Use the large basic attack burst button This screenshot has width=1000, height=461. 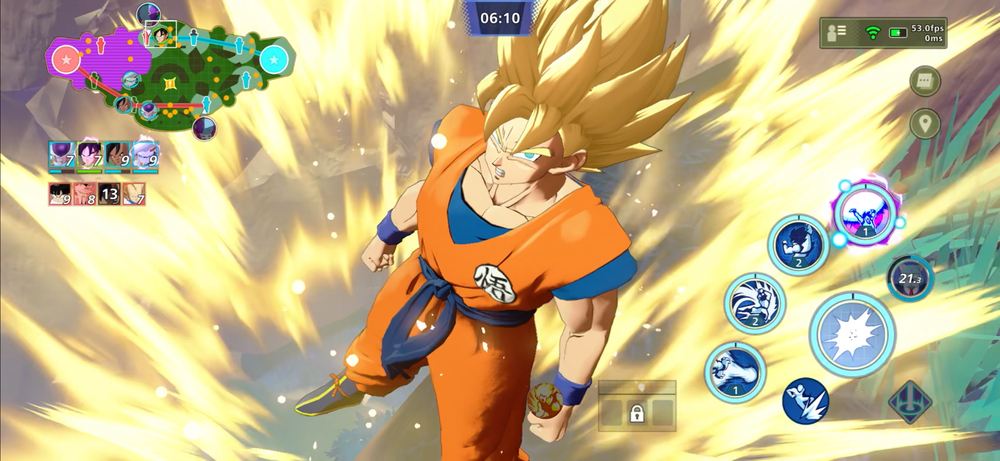pos(851,336)
